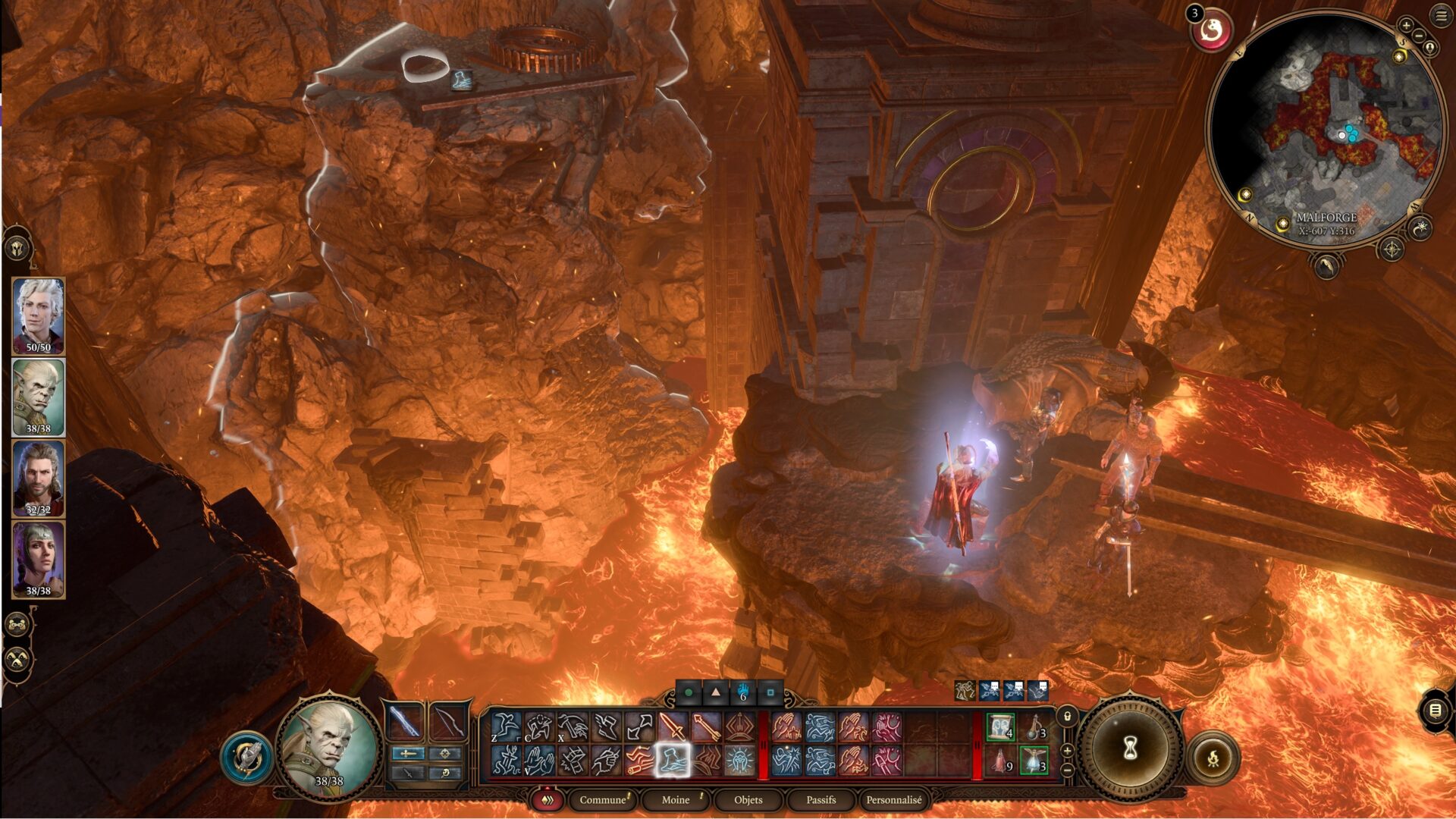
Task: Show the Objets hotbar tab
Action: click(748, 800)
